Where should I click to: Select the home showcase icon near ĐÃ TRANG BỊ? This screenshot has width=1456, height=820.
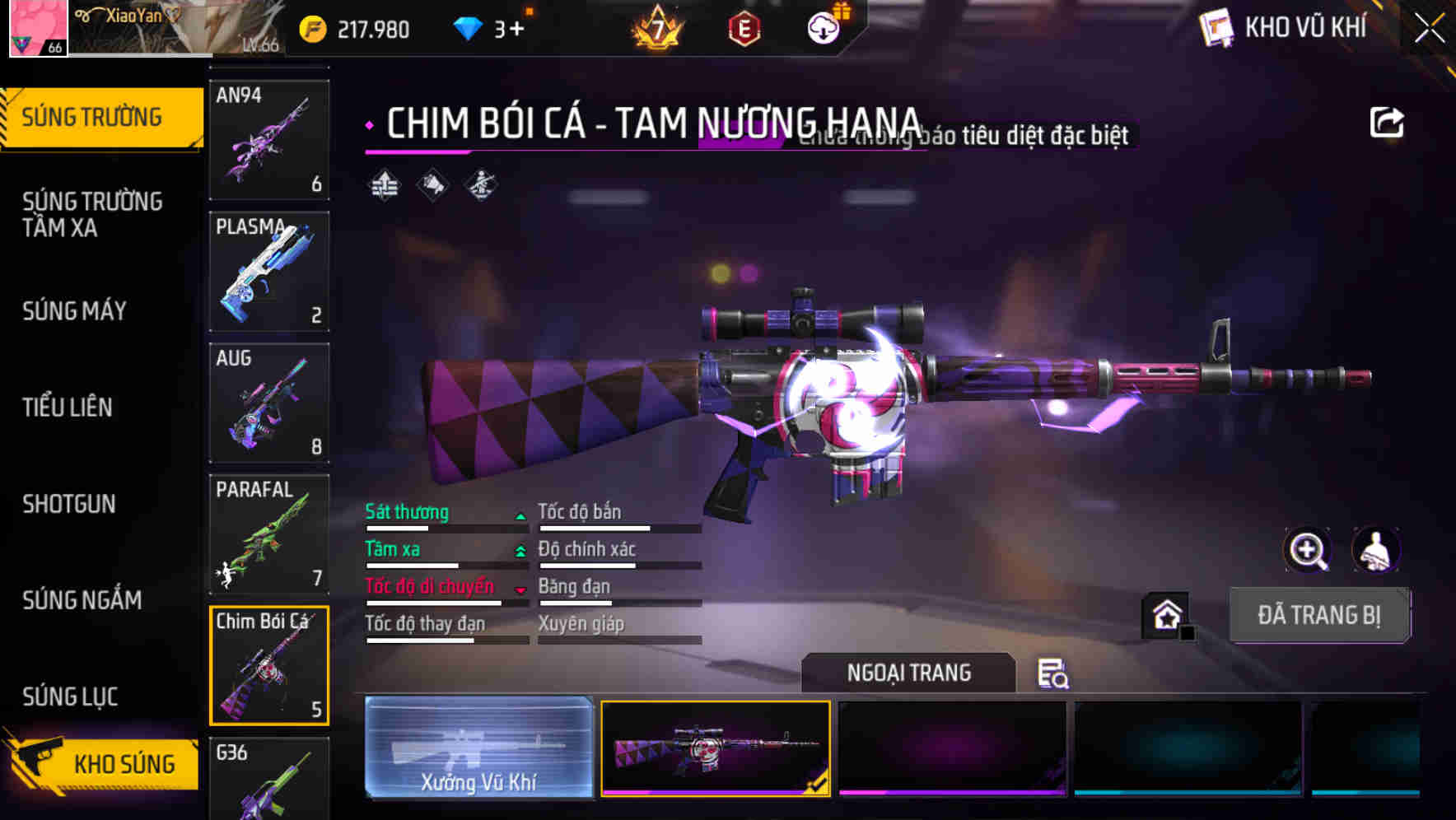click(x=1166, y=615)
